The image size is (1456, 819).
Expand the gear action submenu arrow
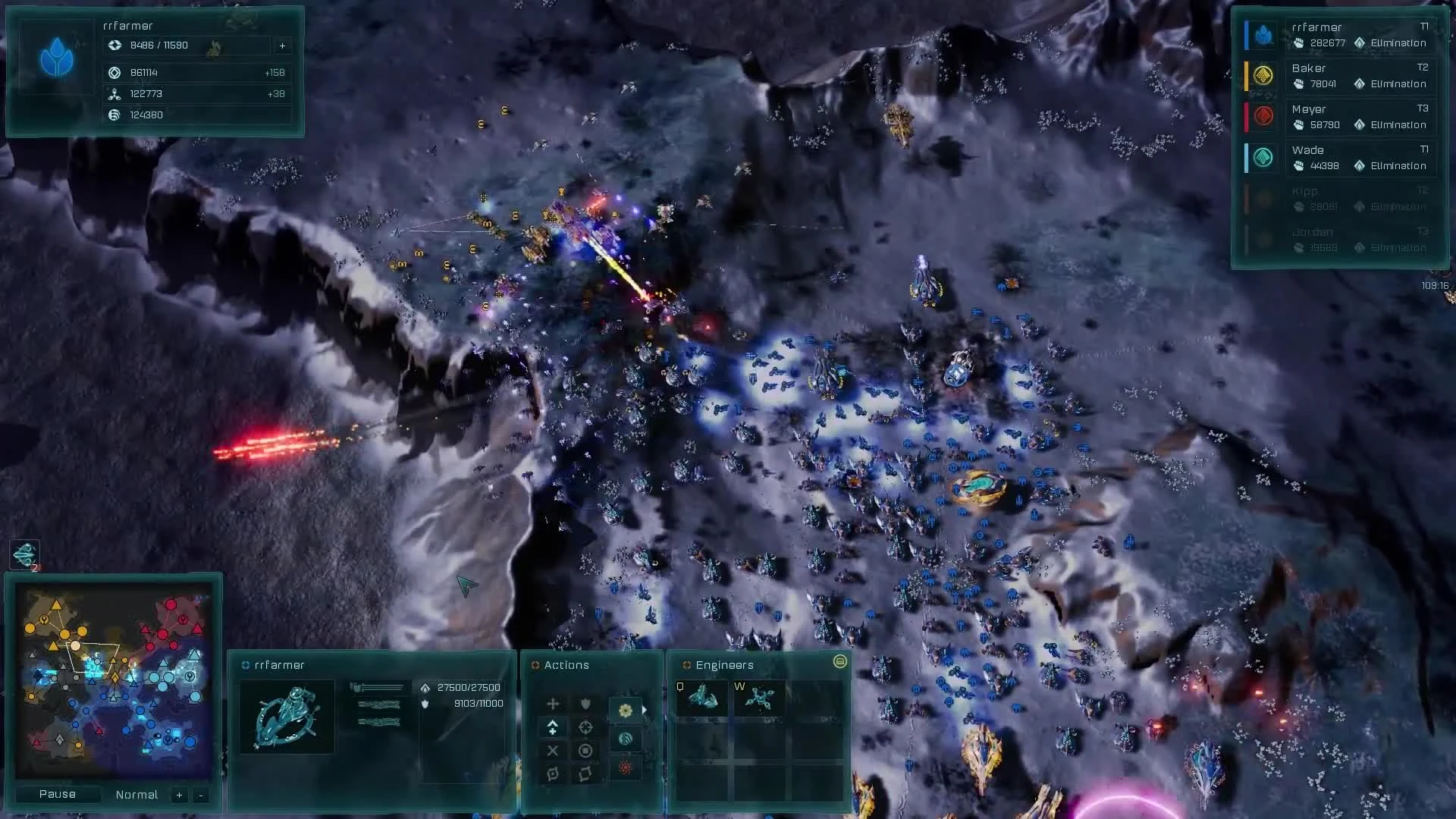coord(645,710)
